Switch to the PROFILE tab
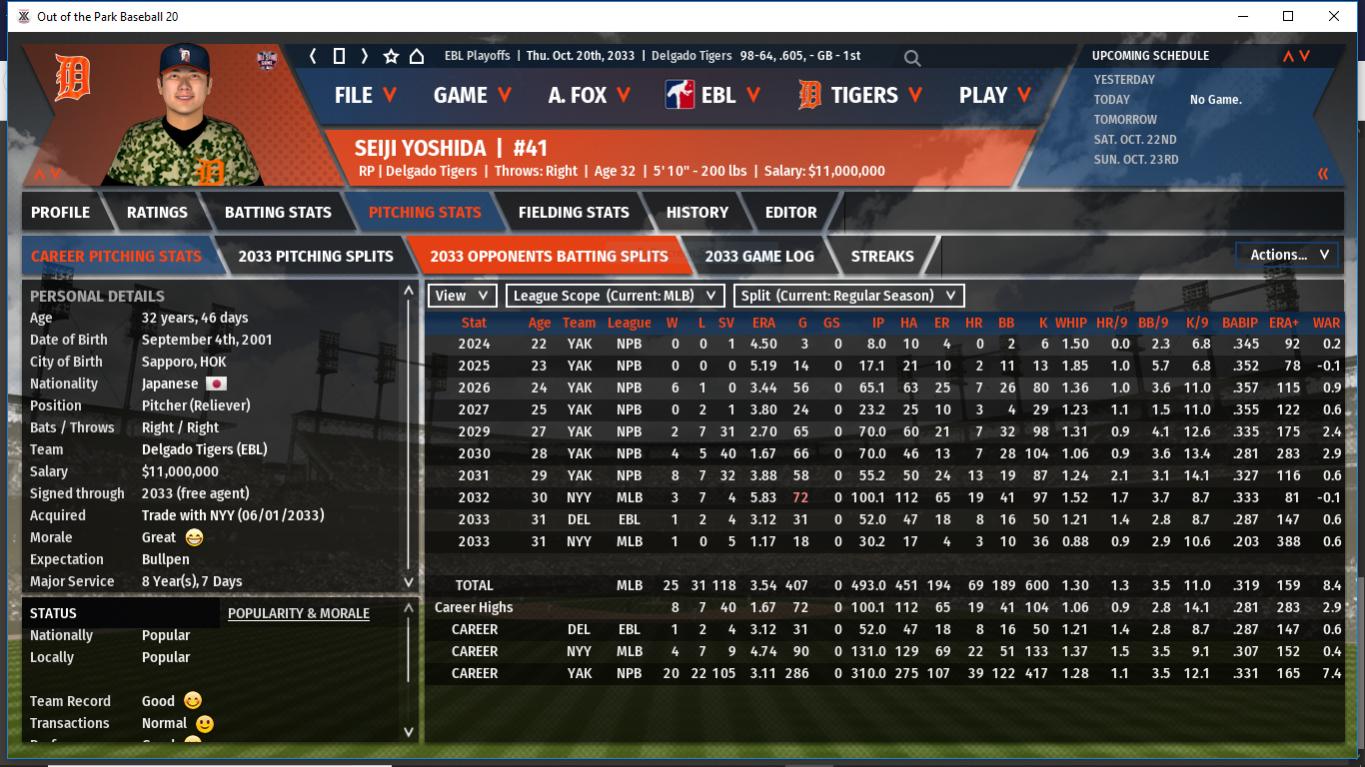 tap(60, 212)
